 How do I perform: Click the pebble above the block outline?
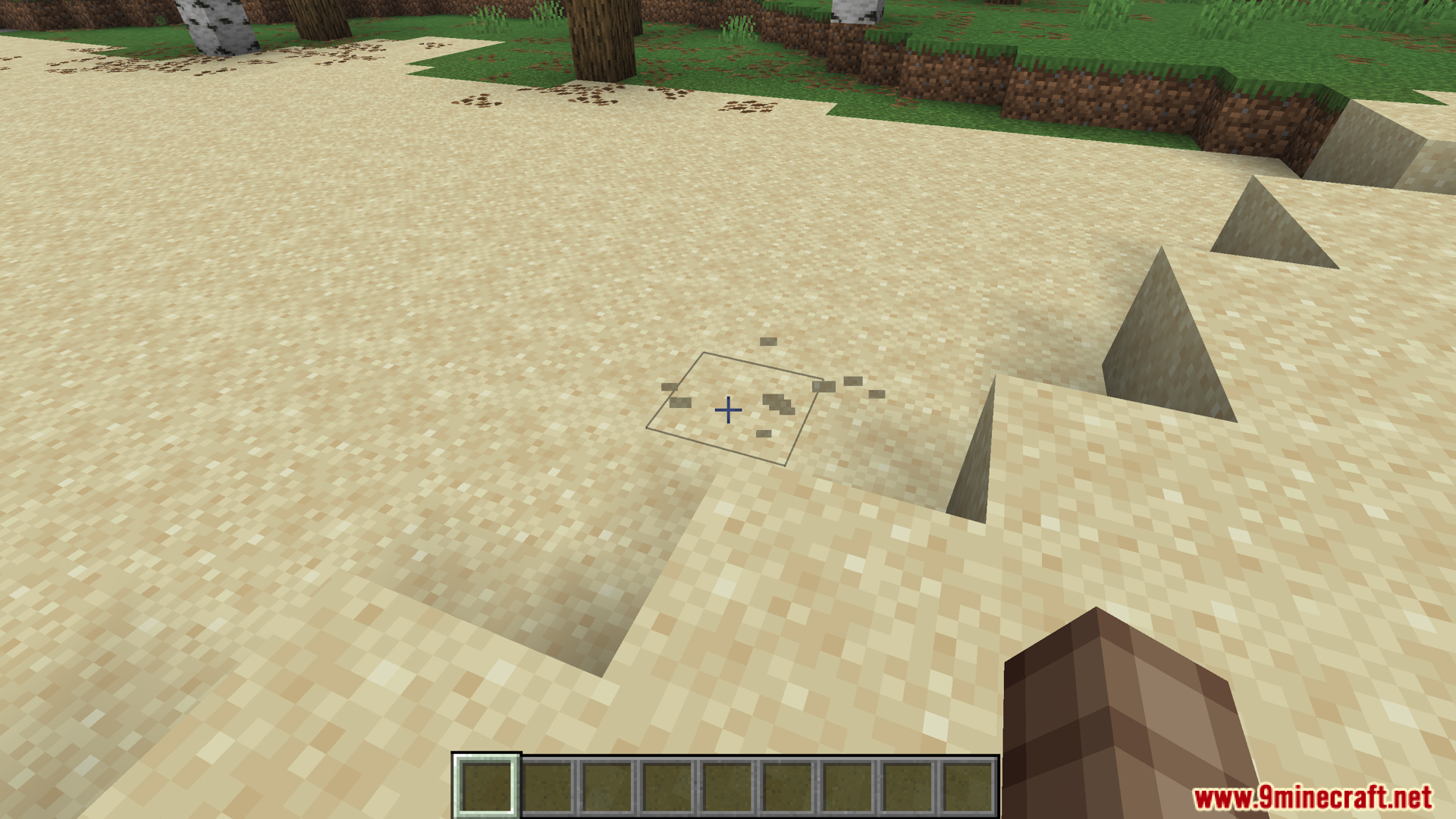(768, 341)
